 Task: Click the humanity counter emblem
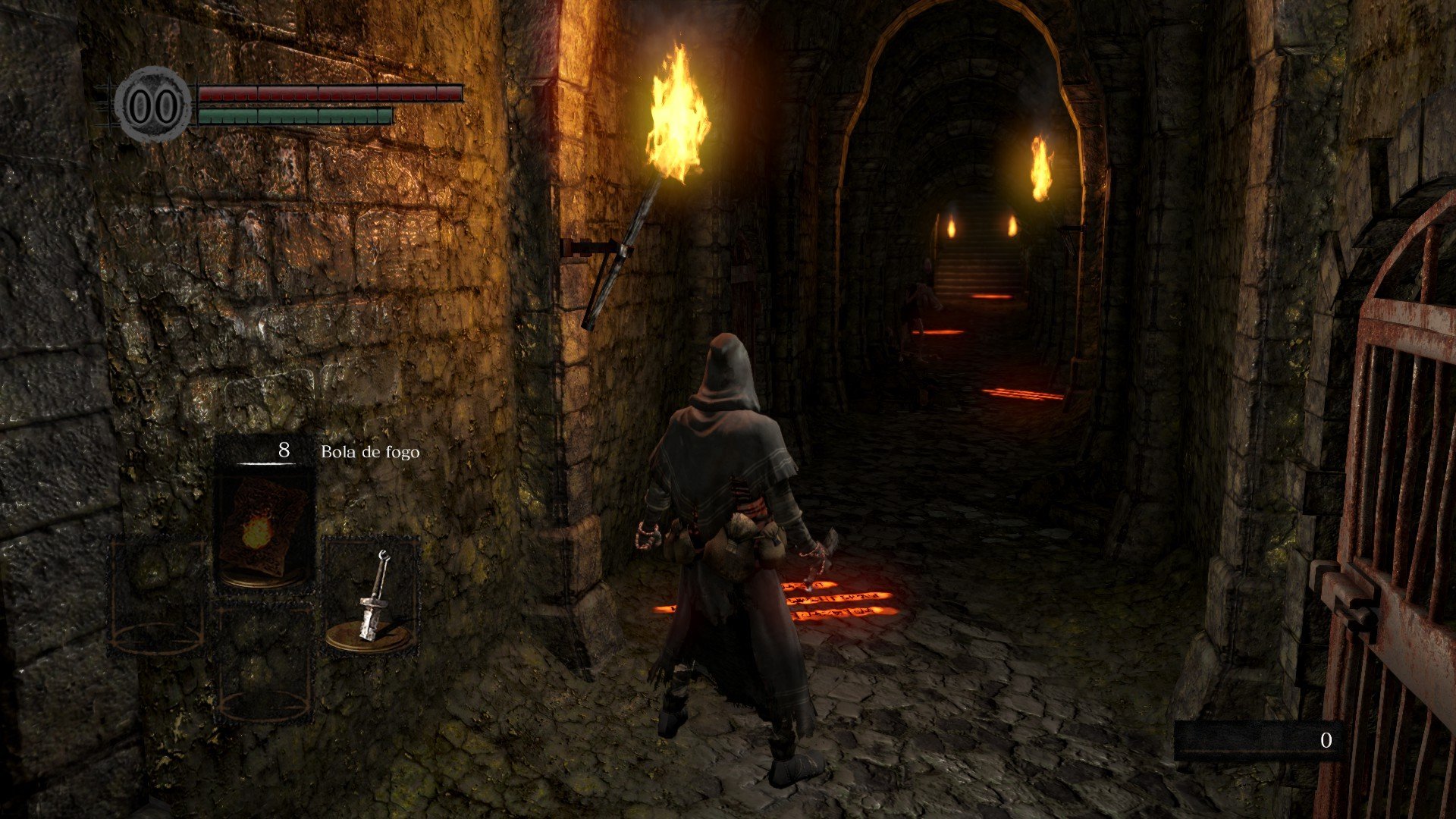point(154,105)
